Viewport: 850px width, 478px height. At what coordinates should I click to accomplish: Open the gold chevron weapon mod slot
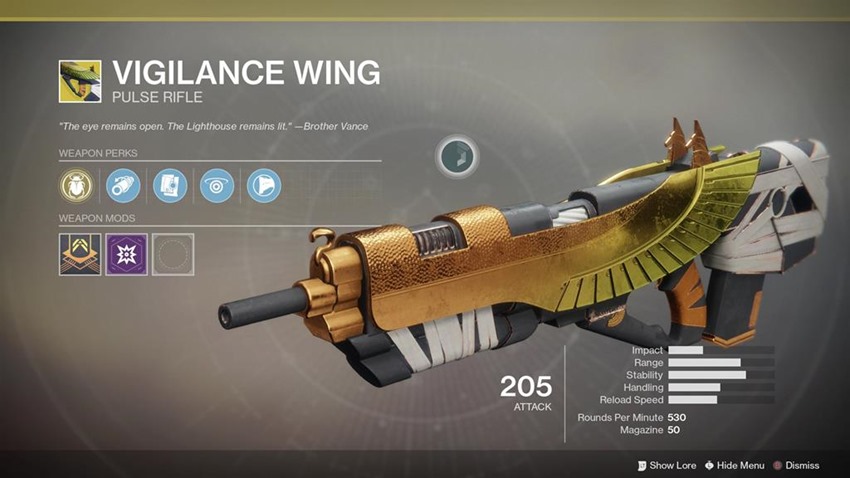[80, 254]
